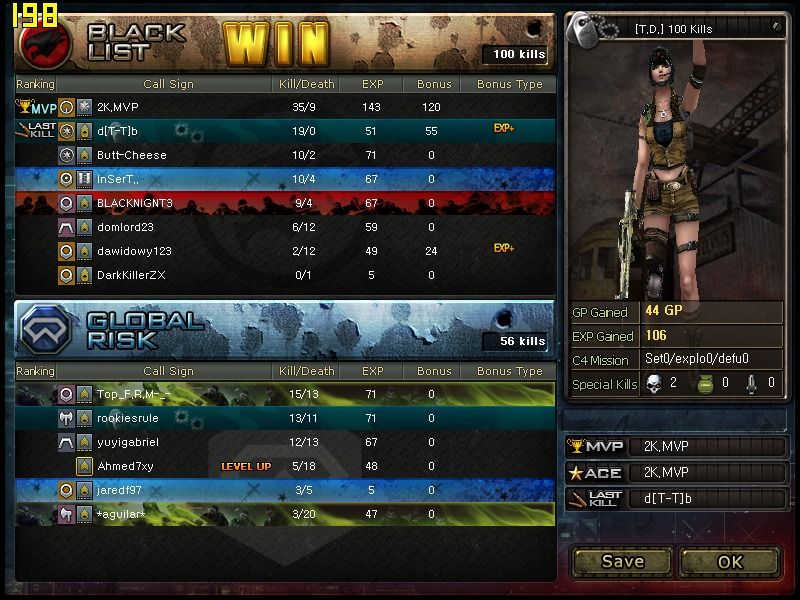
Task: Confirm results with the OK button
Action: (x=730, y=561)
